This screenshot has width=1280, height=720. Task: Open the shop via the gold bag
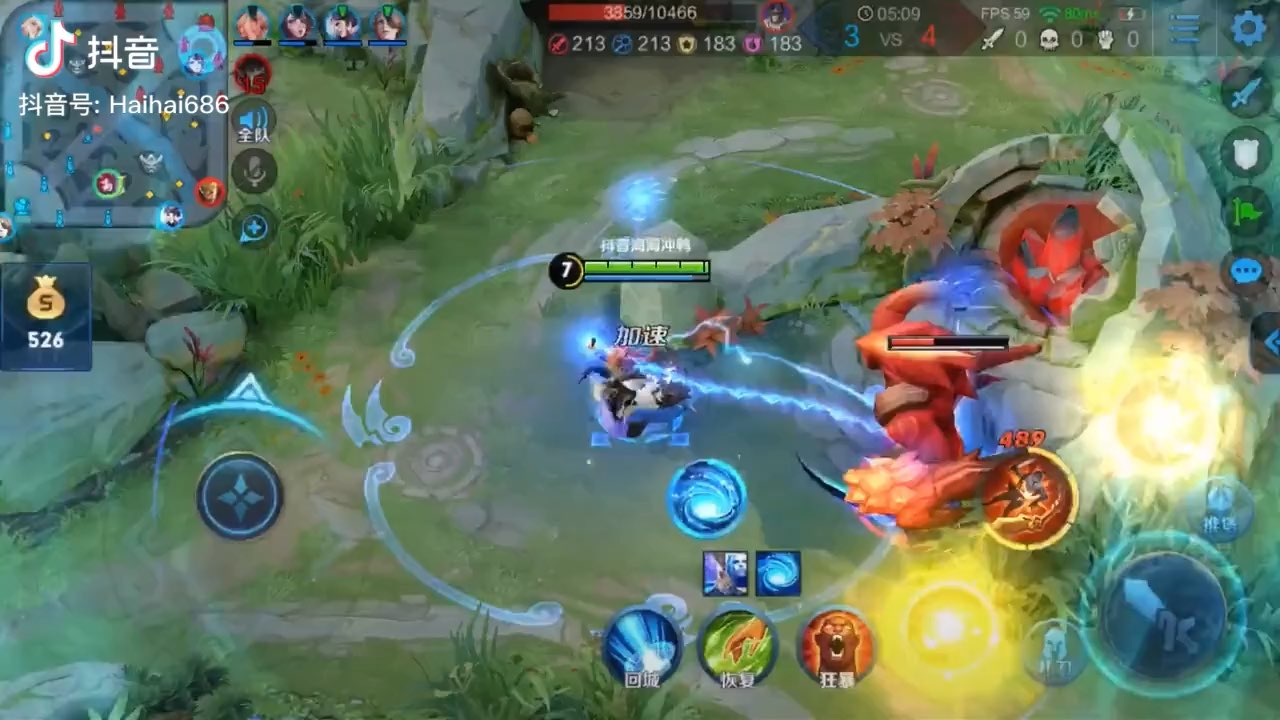(46, 314)
